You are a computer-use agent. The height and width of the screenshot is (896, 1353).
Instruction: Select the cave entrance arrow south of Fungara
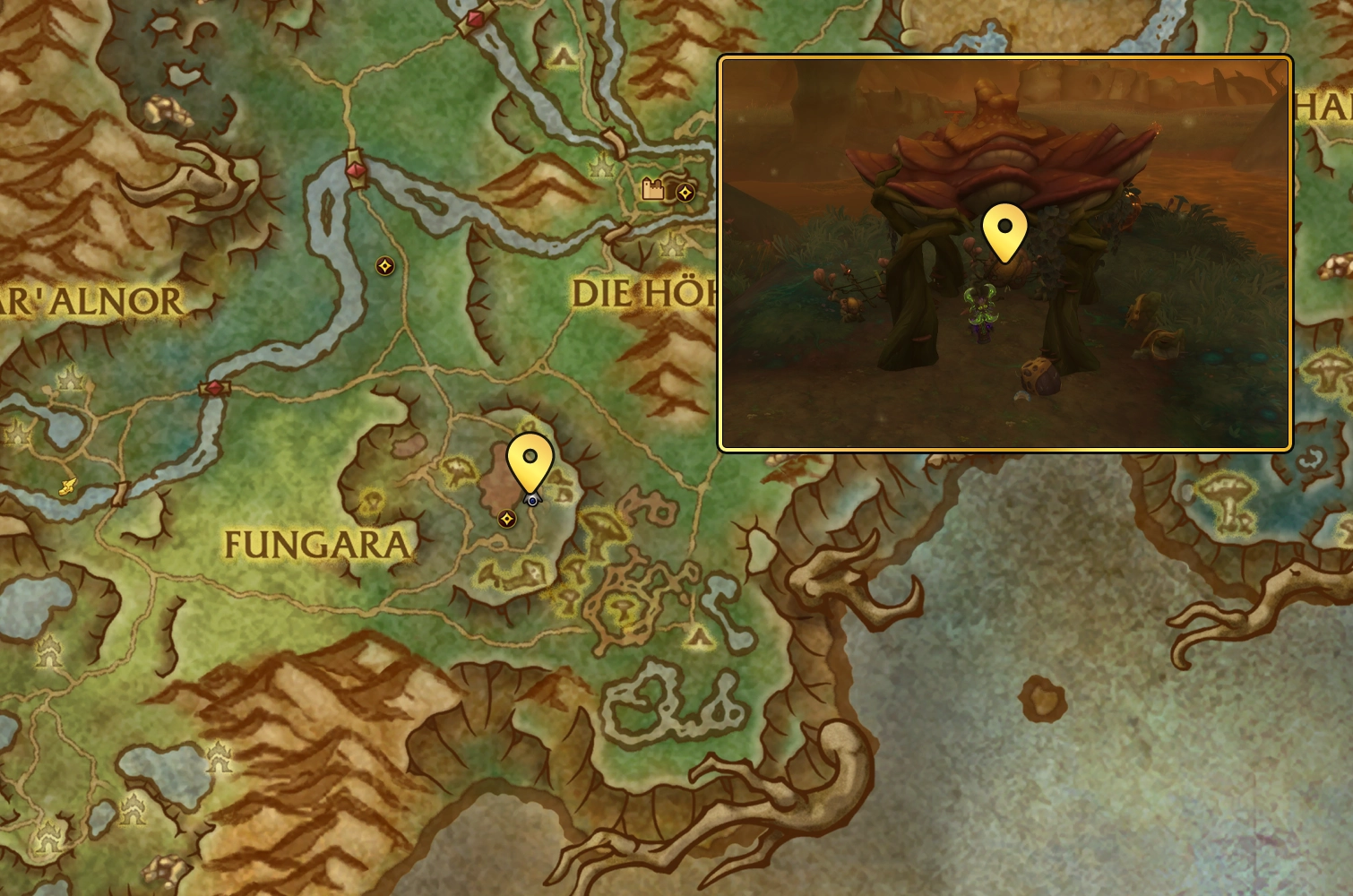pos(700,635)
